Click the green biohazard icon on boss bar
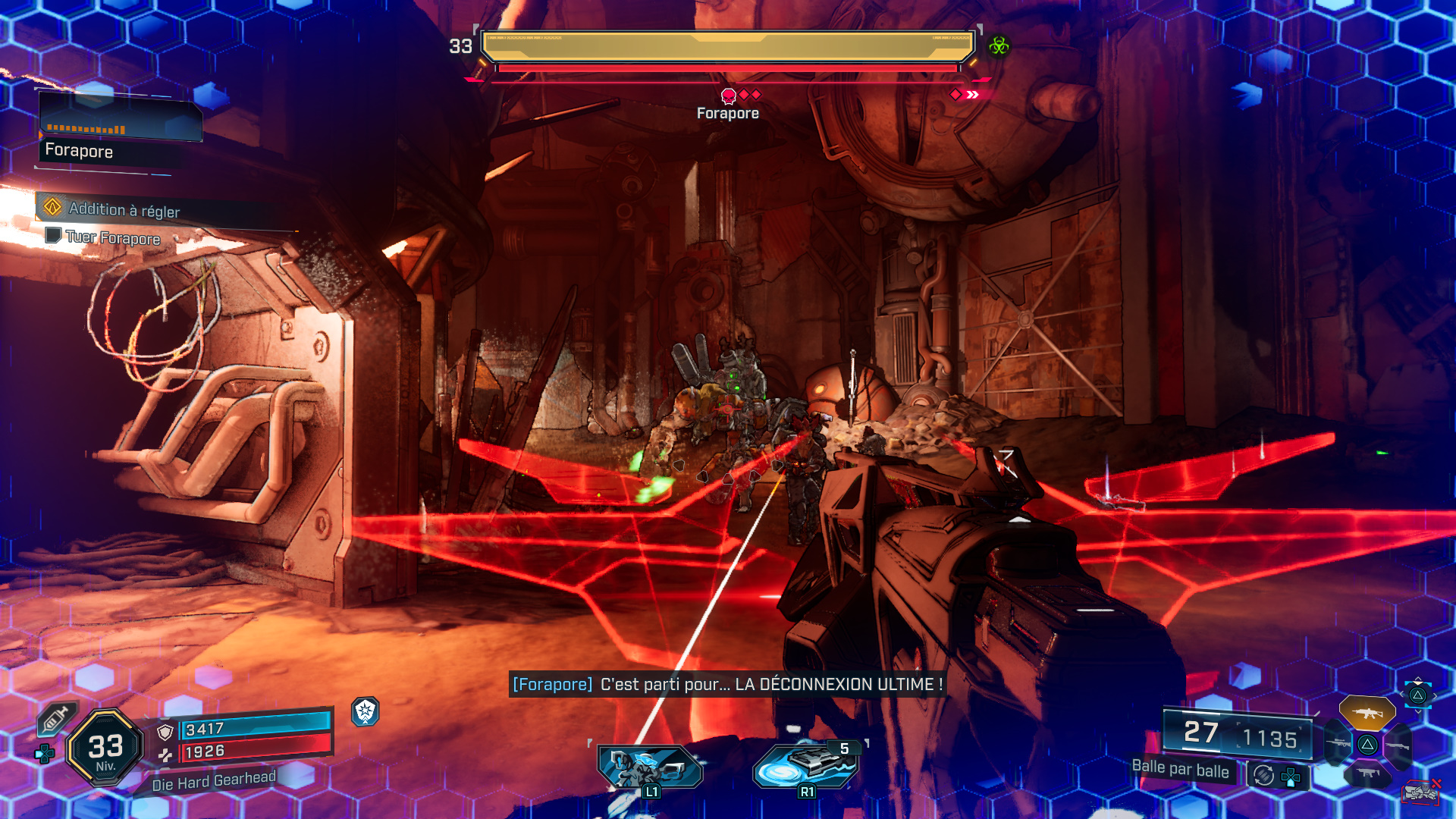This screenshot has width=1456, height=819. tap(999, 47)
